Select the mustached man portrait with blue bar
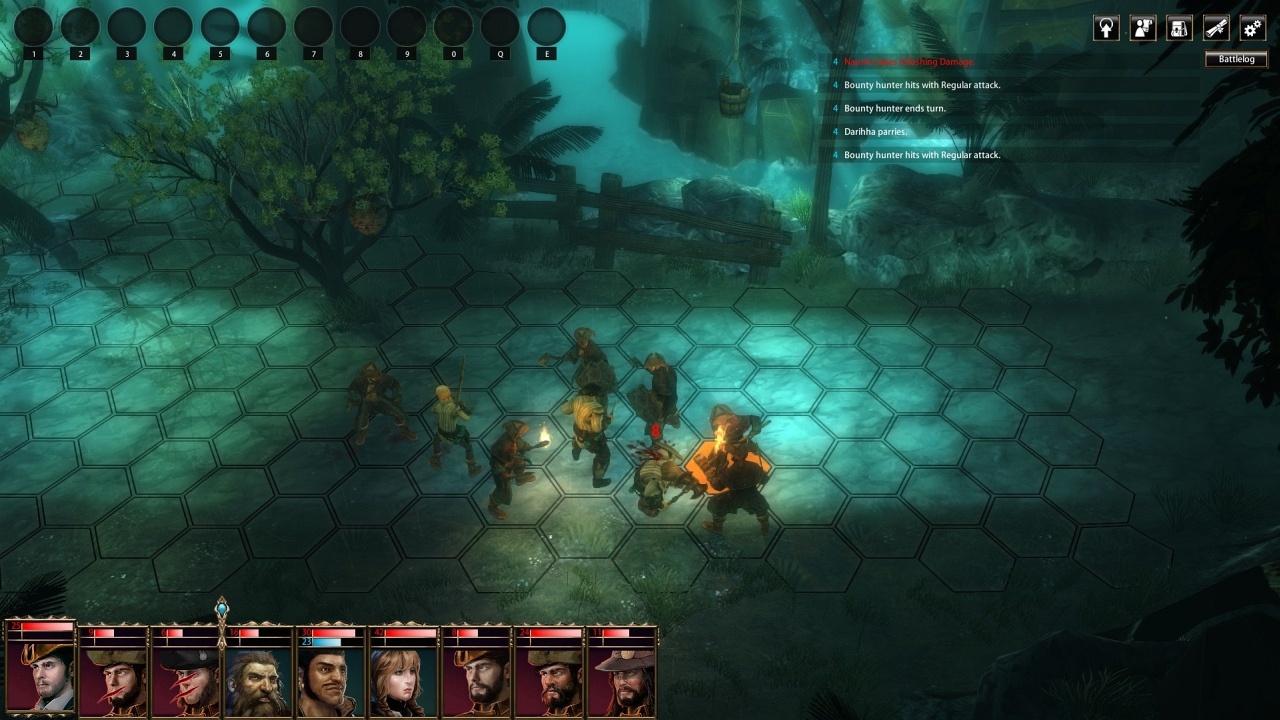 click(330, 682)
